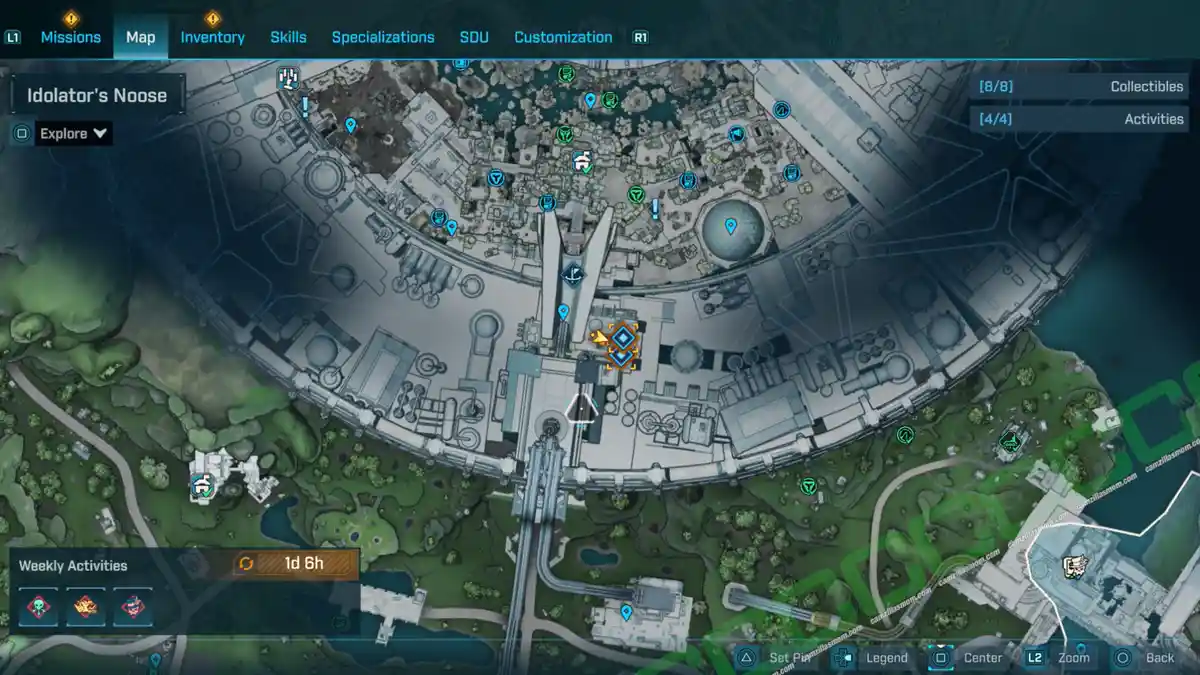This screenshot has width=1200, height=675.
Task: Choose the green skull weekly activity
Action: [39, 607]
